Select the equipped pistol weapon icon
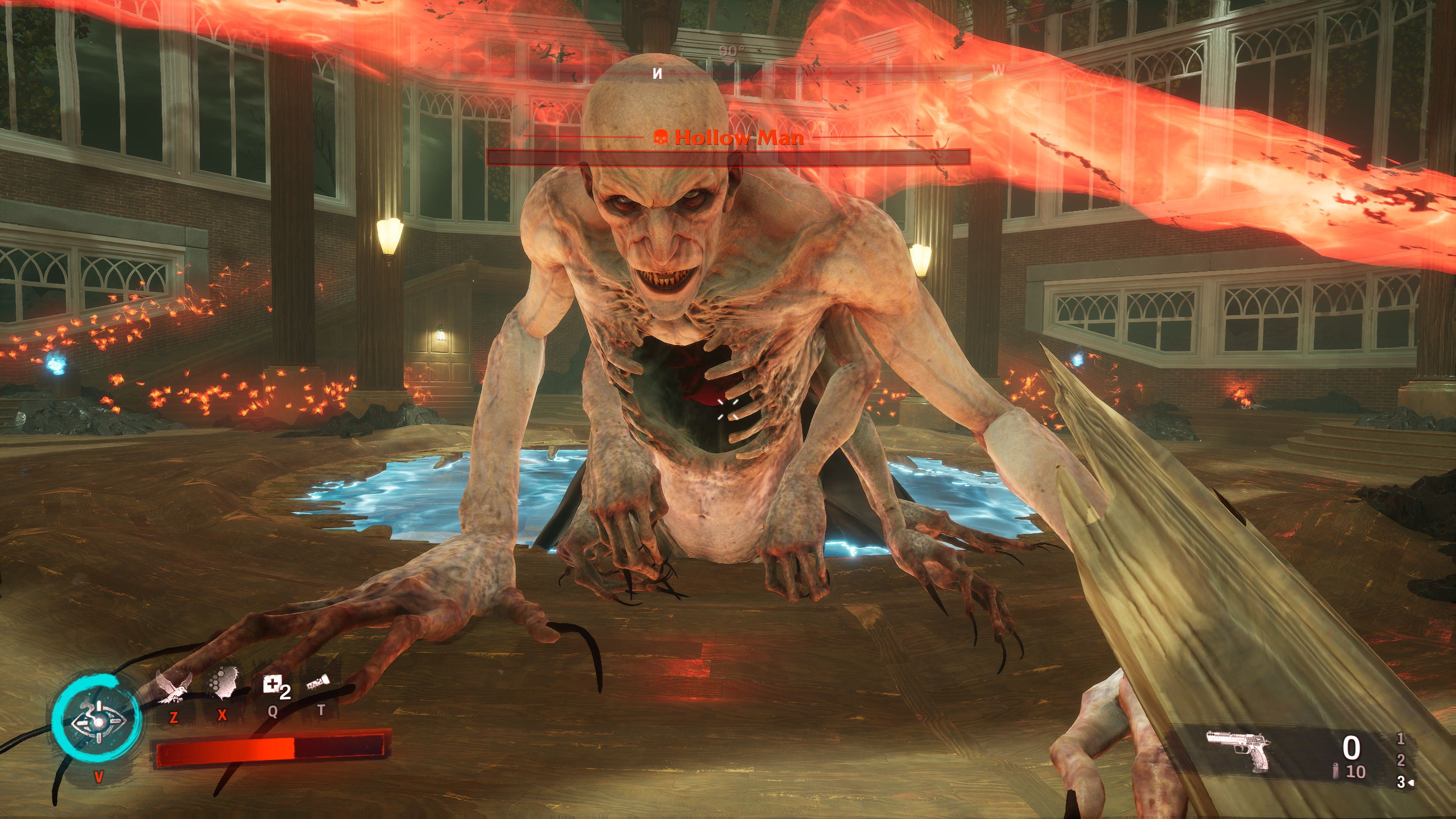This screenshot has width=1456, height=819. 1238,750
